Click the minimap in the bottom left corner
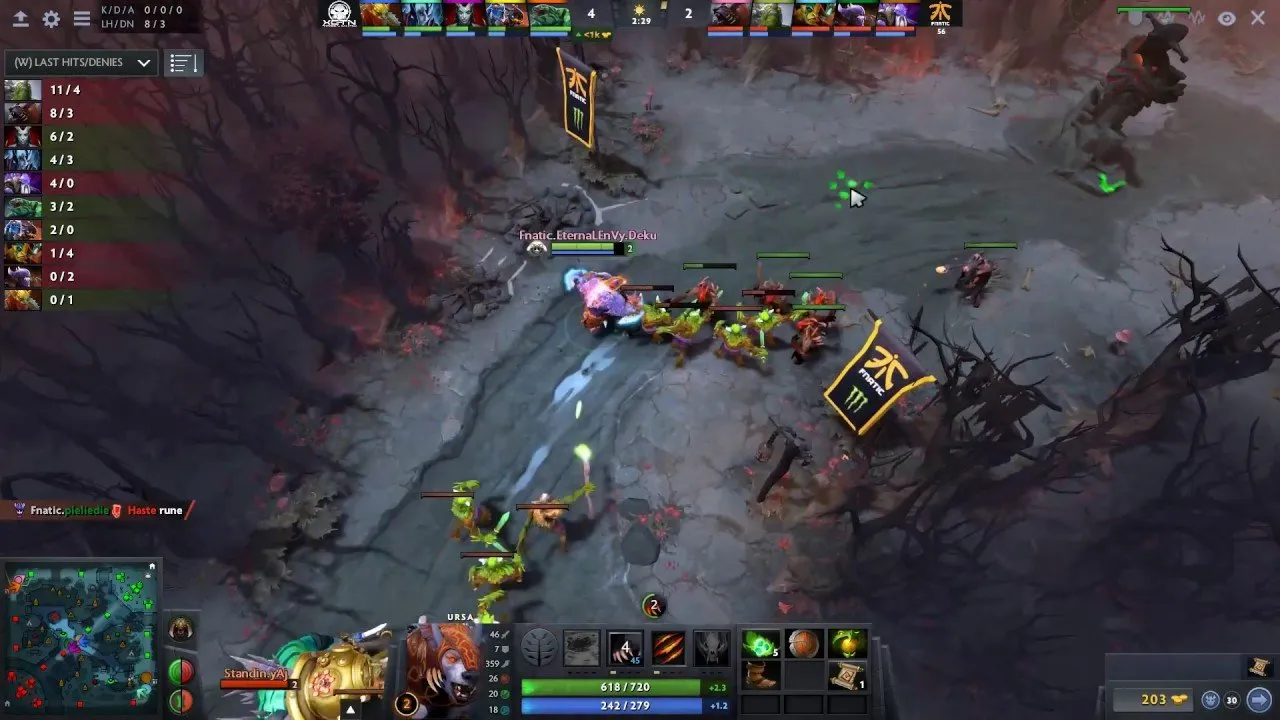The width and height of the screenshot is (1280, 720). point(80,640)
